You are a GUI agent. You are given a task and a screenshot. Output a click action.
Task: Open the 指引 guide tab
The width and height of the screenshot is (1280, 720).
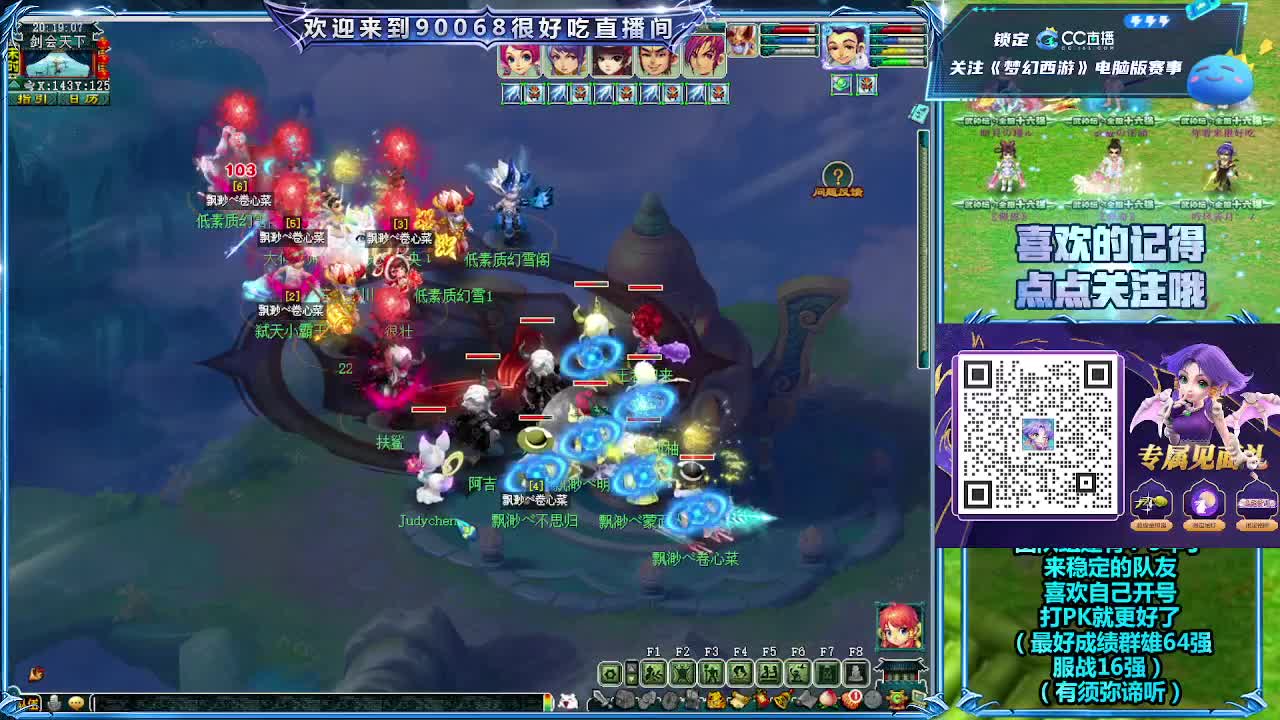(x=34, y=99)
